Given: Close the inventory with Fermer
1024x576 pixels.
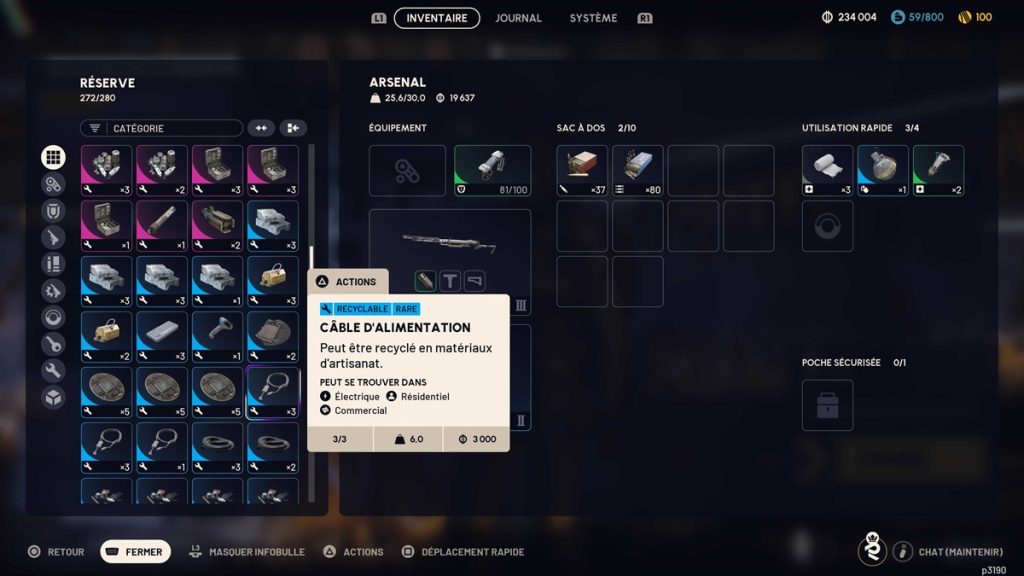Looking at the screenshot, I should coord(135,552).
